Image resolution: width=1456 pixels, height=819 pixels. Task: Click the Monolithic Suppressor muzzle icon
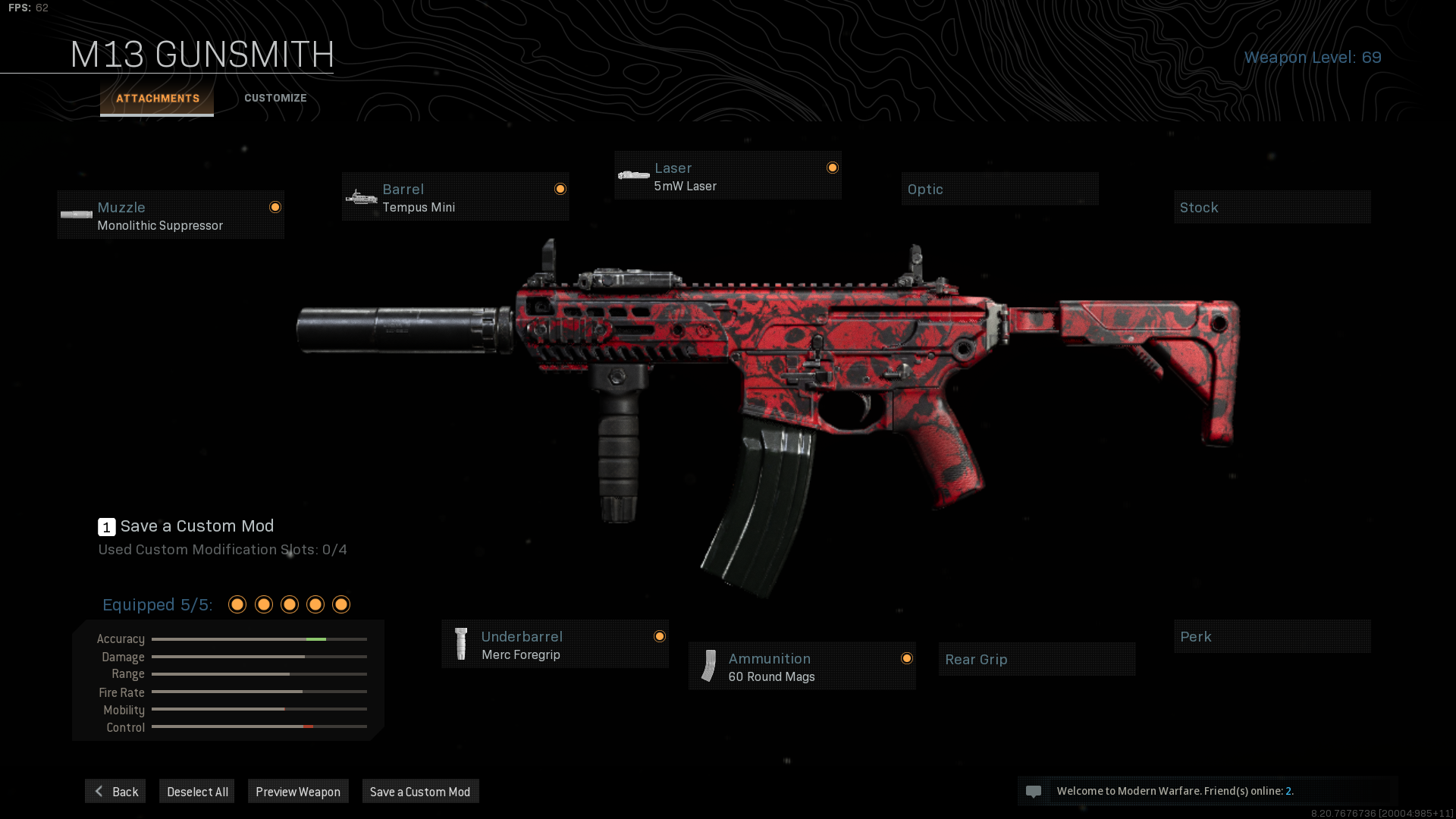(76, 215)
